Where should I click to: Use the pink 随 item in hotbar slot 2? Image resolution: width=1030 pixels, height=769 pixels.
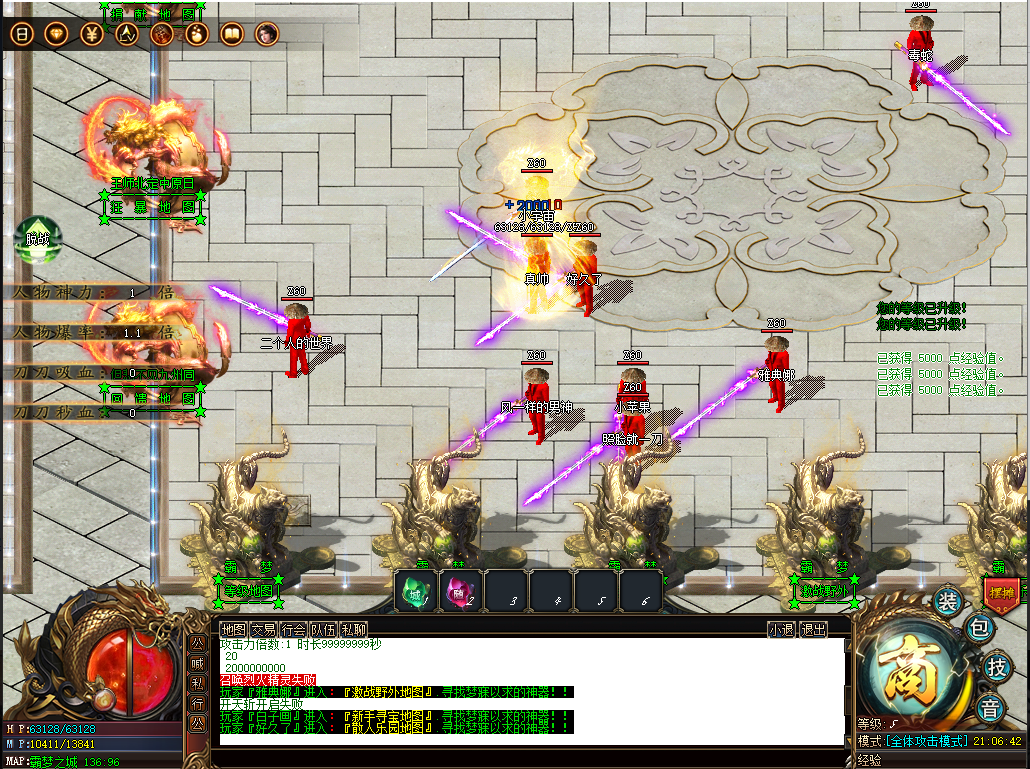click(x=461, y=592)
